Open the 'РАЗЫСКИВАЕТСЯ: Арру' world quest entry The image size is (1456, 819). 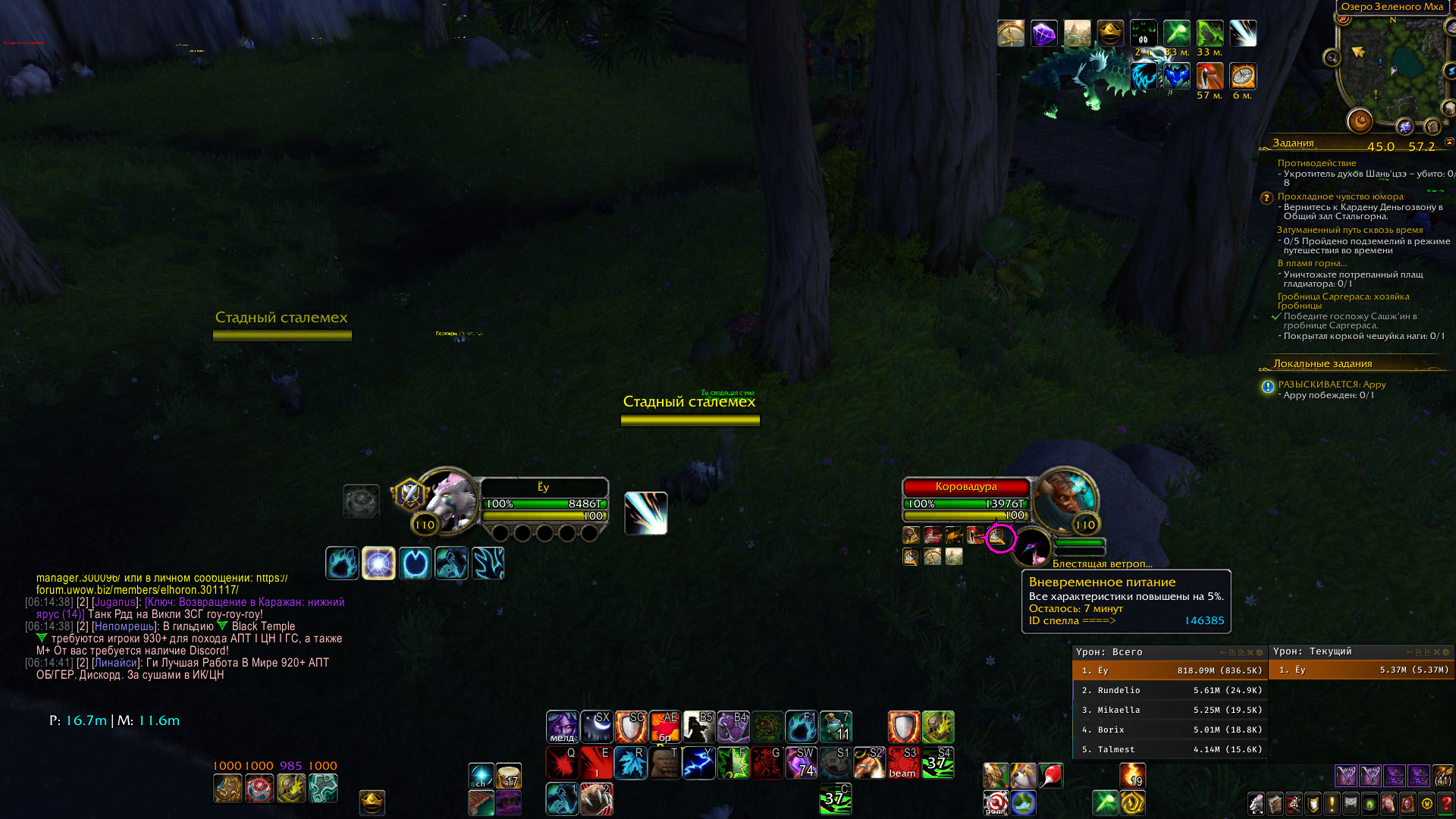click(x=1332, y=384)
